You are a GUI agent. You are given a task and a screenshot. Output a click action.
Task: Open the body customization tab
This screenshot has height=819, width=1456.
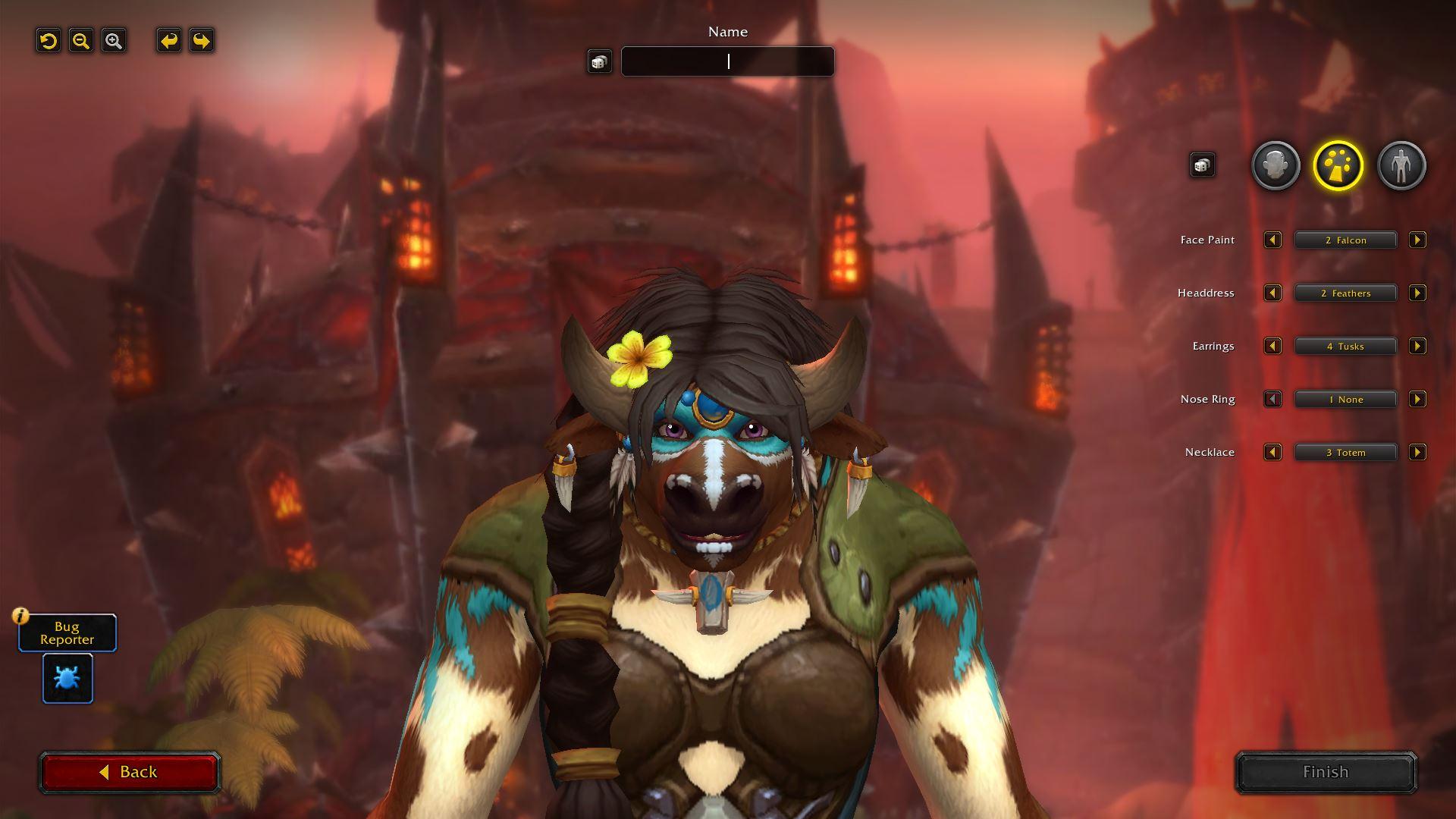click(x=1401, y=165)
